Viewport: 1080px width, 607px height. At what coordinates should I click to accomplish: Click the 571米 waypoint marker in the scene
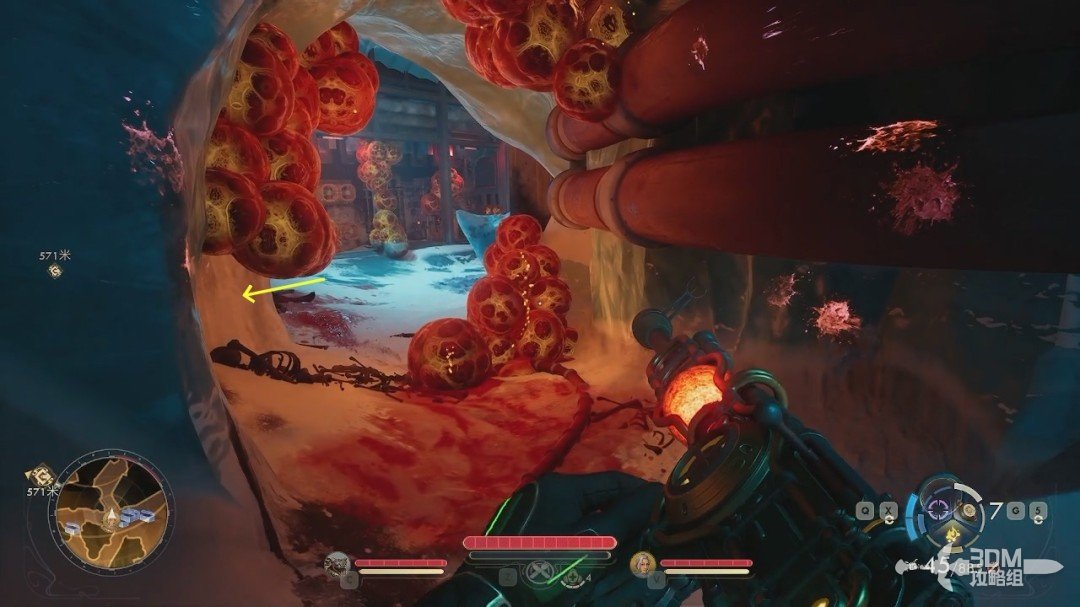coord(54,270)
